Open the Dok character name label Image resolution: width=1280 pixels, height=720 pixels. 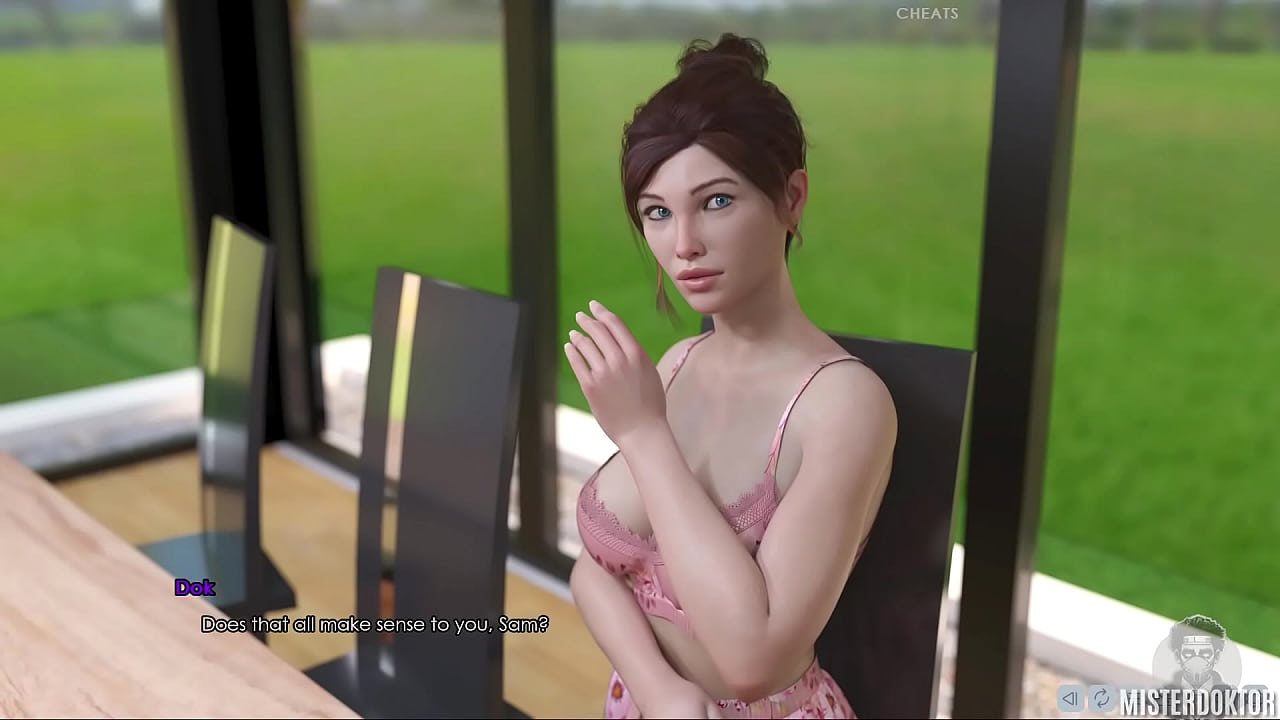pos(196,588)
